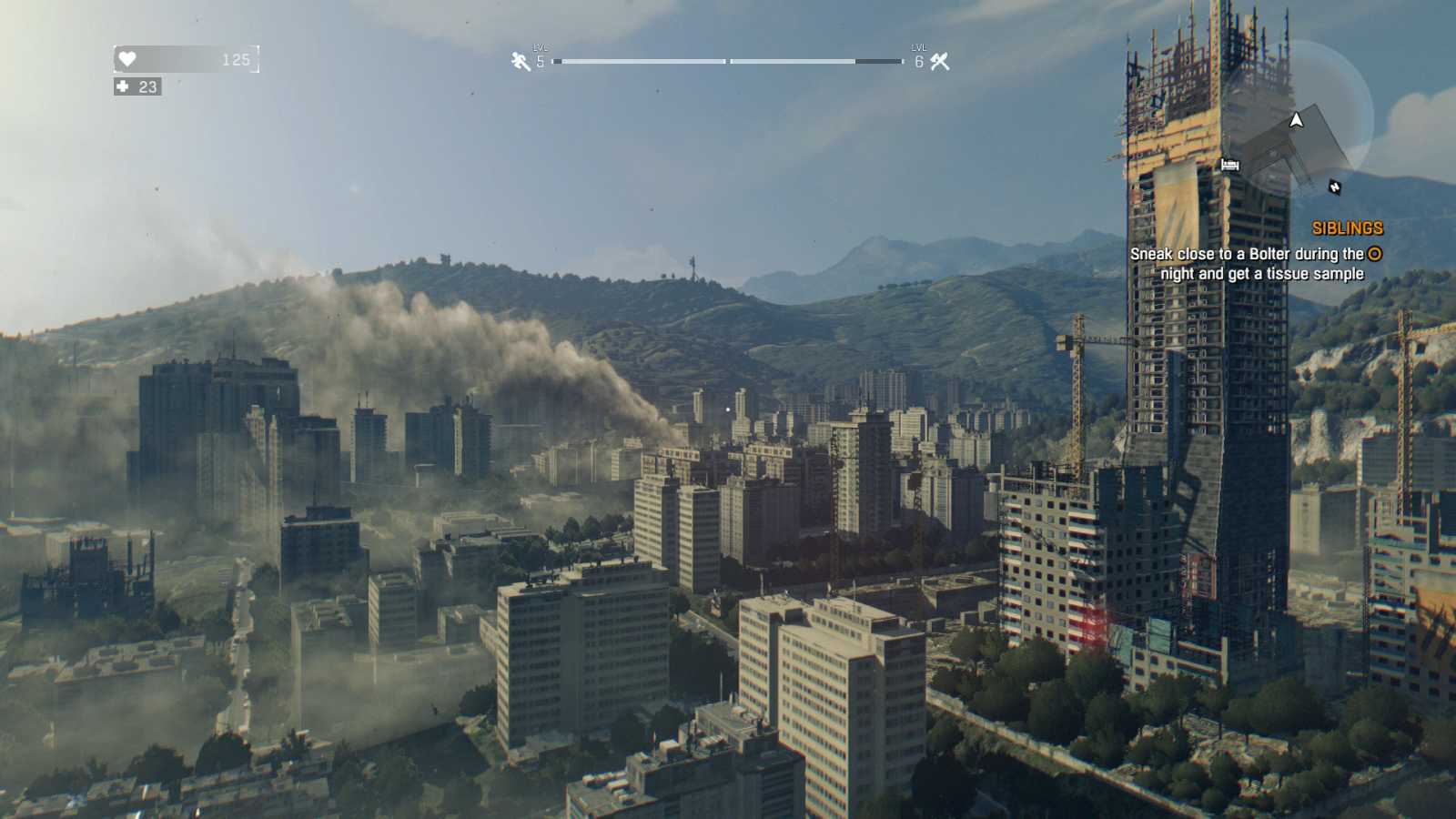The height and width of the screenshot is (819, 1456).
Task: Click the Power LVL 6 label
Action: click(917, 58)
